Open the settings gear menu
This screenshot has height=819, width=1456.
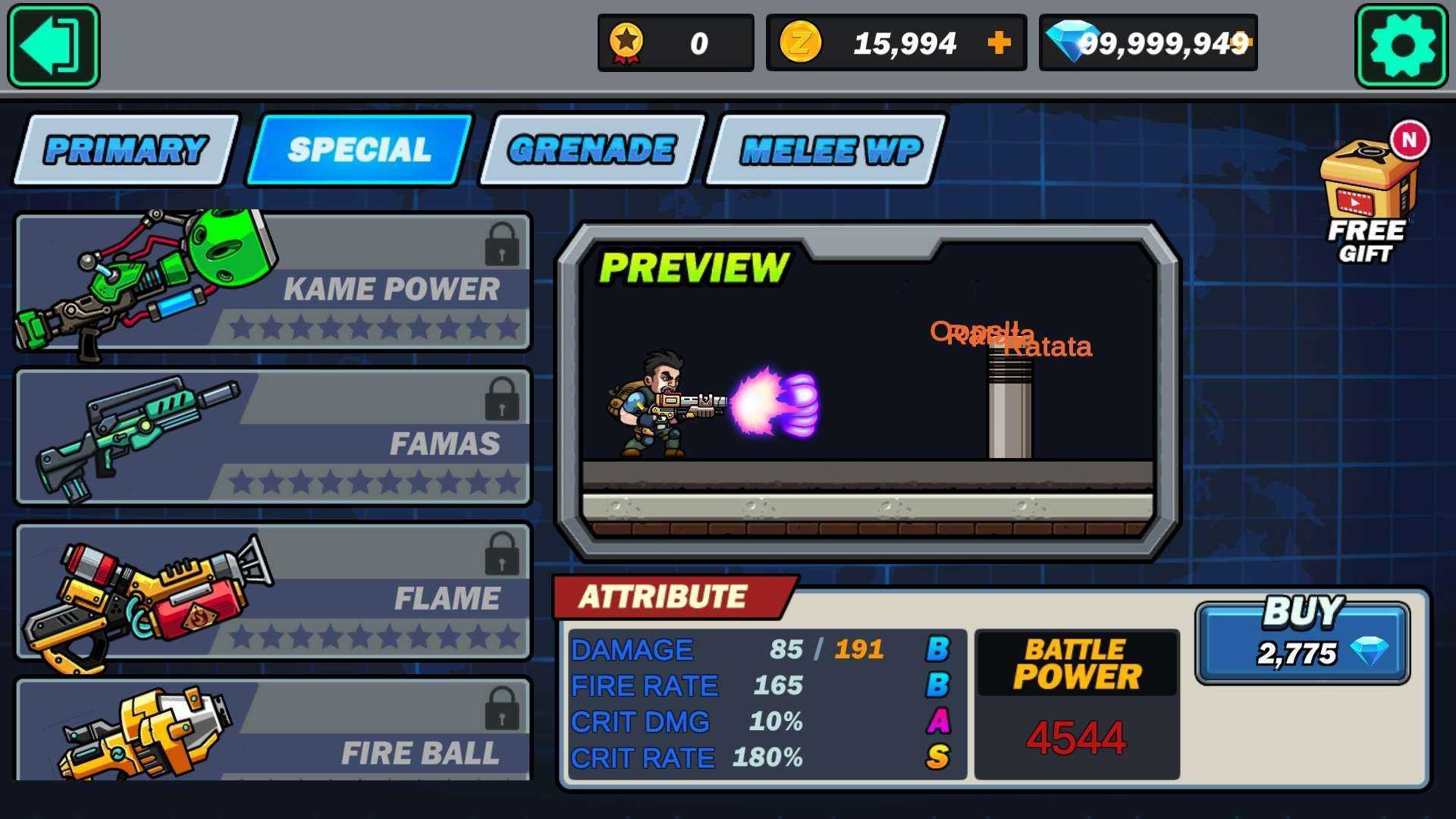coord(1401,45)
